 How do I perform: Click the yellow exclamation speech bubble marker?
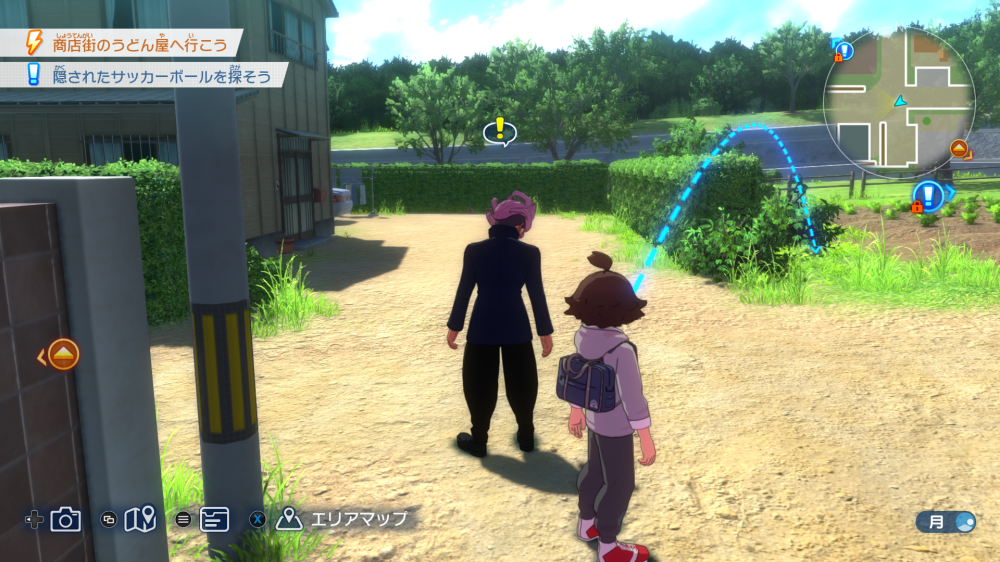click(499, 130)
